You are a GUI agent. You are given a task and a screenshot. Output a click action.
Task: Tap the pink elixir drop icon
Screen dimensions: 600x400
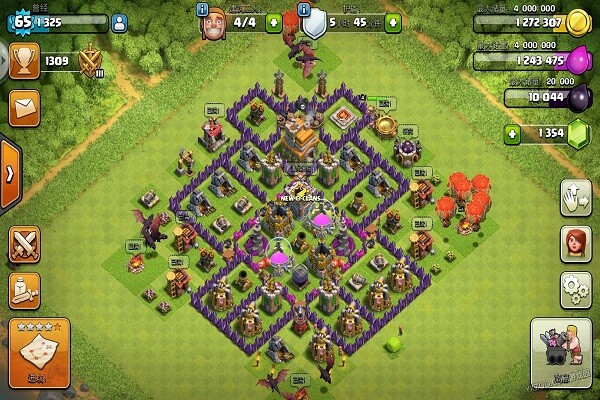pyautogui.click(x=578, y=60)
